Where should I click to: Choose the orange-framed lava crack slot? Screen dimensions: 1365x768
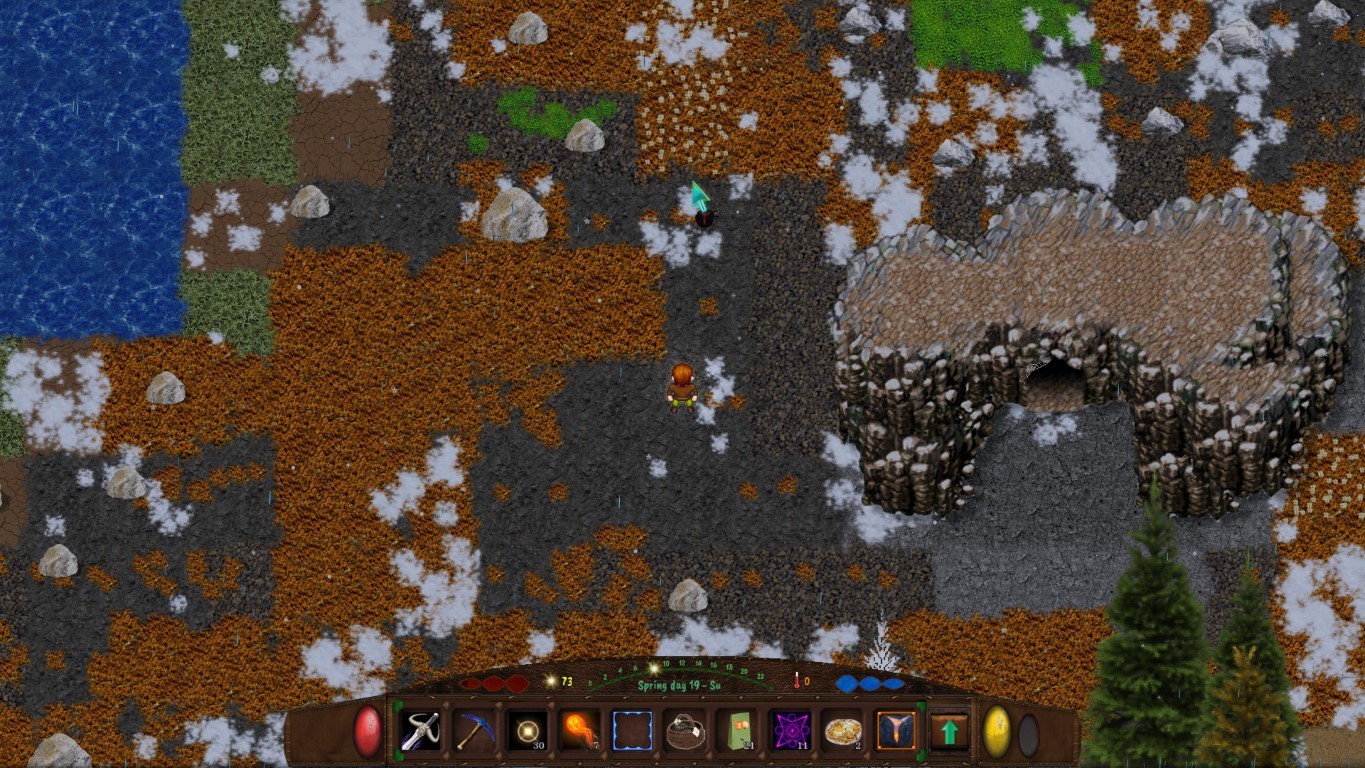896,731
